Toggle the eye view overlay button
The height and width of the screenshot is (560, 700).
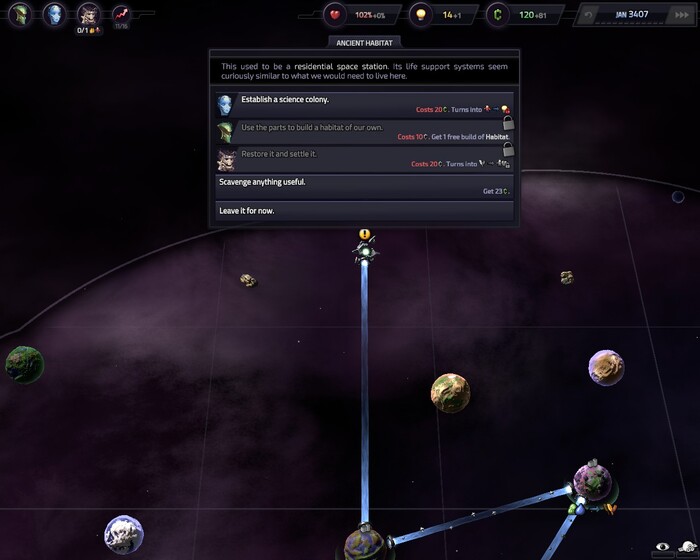point(661,547)
